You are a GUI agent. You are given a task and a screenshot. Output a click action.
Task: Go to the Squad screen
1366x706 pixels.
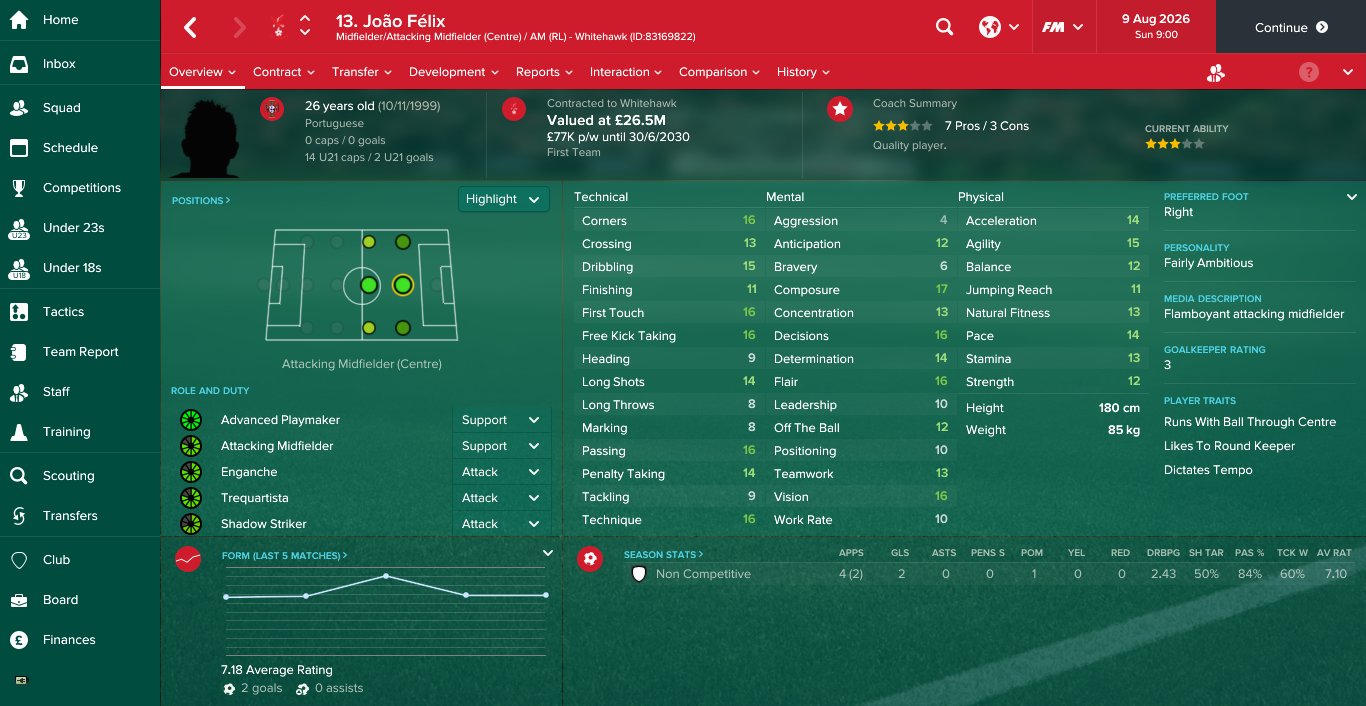coord(61,108)
